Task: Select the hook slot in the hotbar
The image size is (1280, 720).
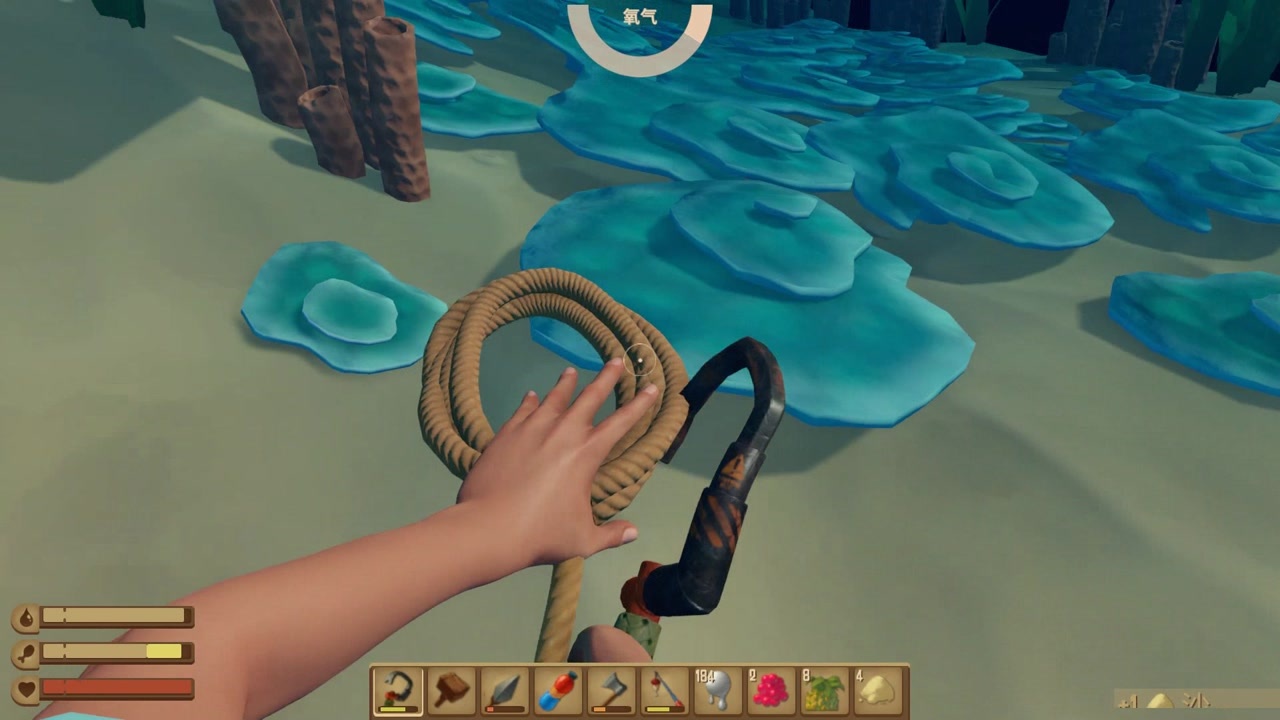Action: click(x=397, y=690)
